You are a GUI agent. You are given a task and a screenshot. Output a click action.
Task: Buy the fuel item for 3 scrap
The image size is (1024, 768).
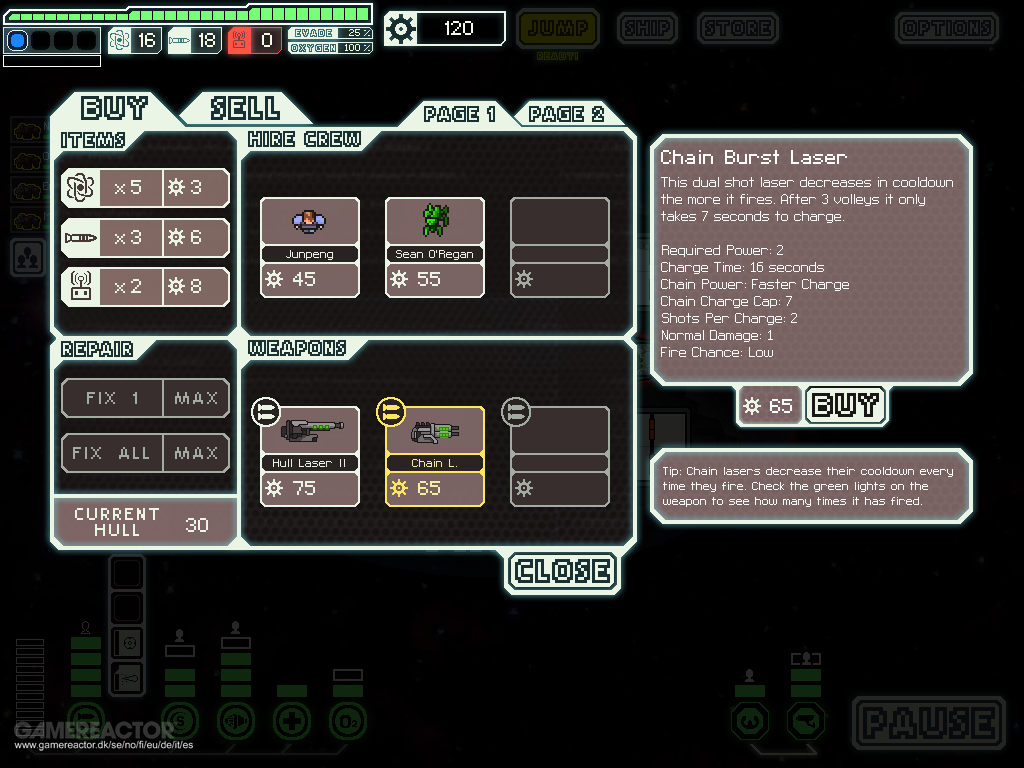coord(145,187)
